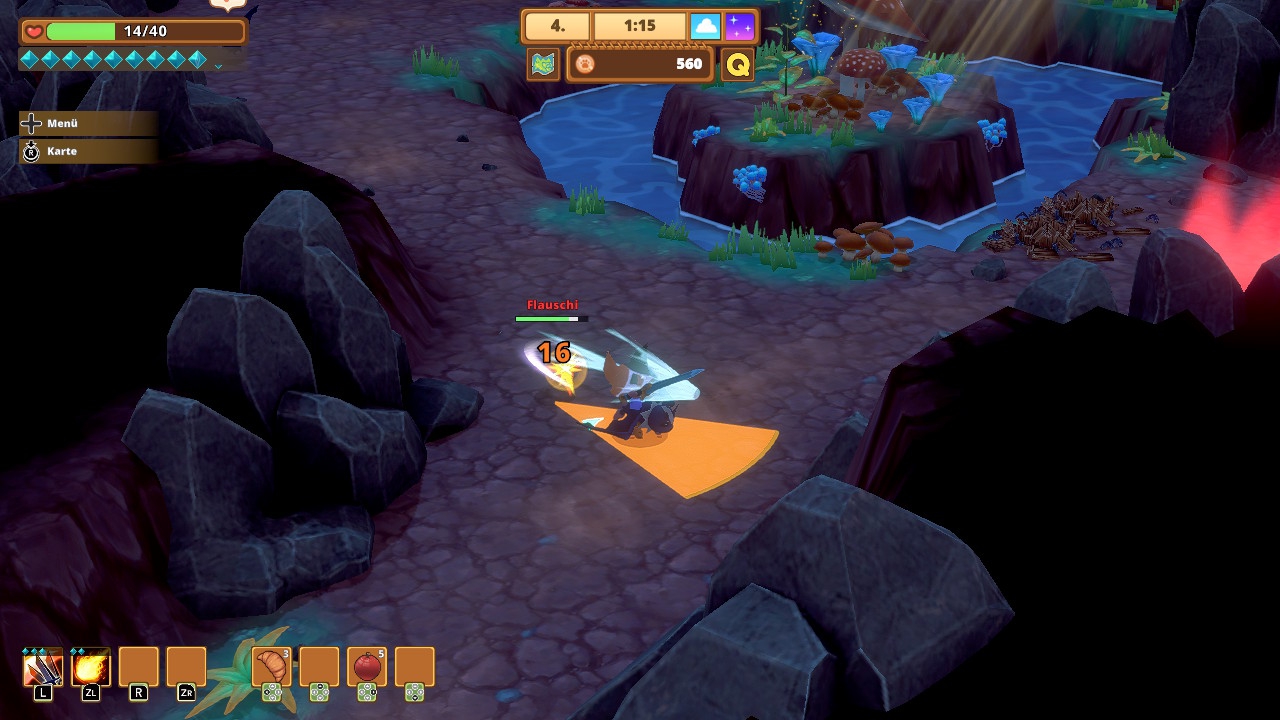This screenshot has width=1280, height=720.
Task: Use the red apple item slot
Action: pos(367,666)
